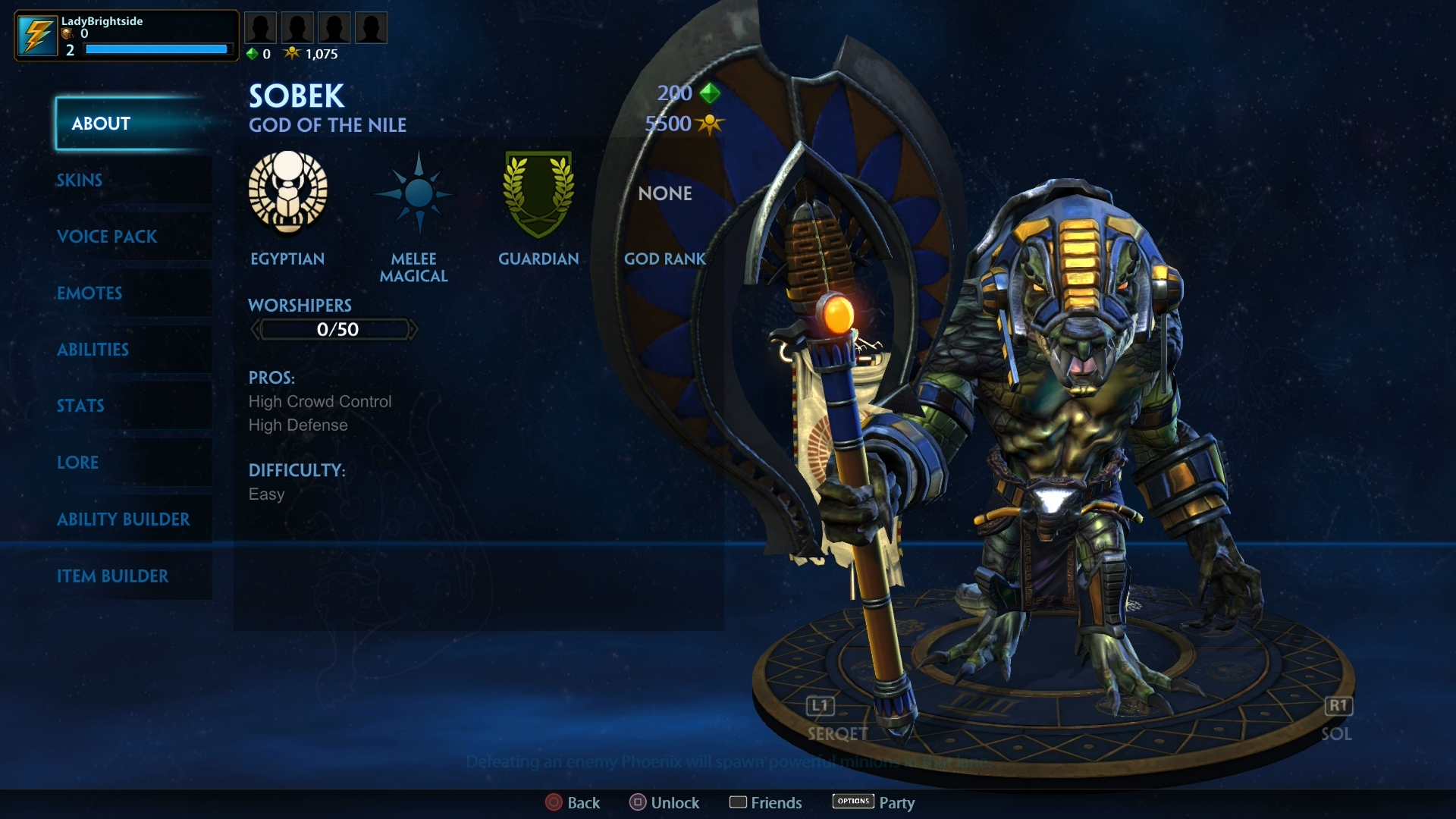The width and height of the screenshot is (1456, 819).
Task: Click the favor icon showing 1,075
Action: point(293,53)
